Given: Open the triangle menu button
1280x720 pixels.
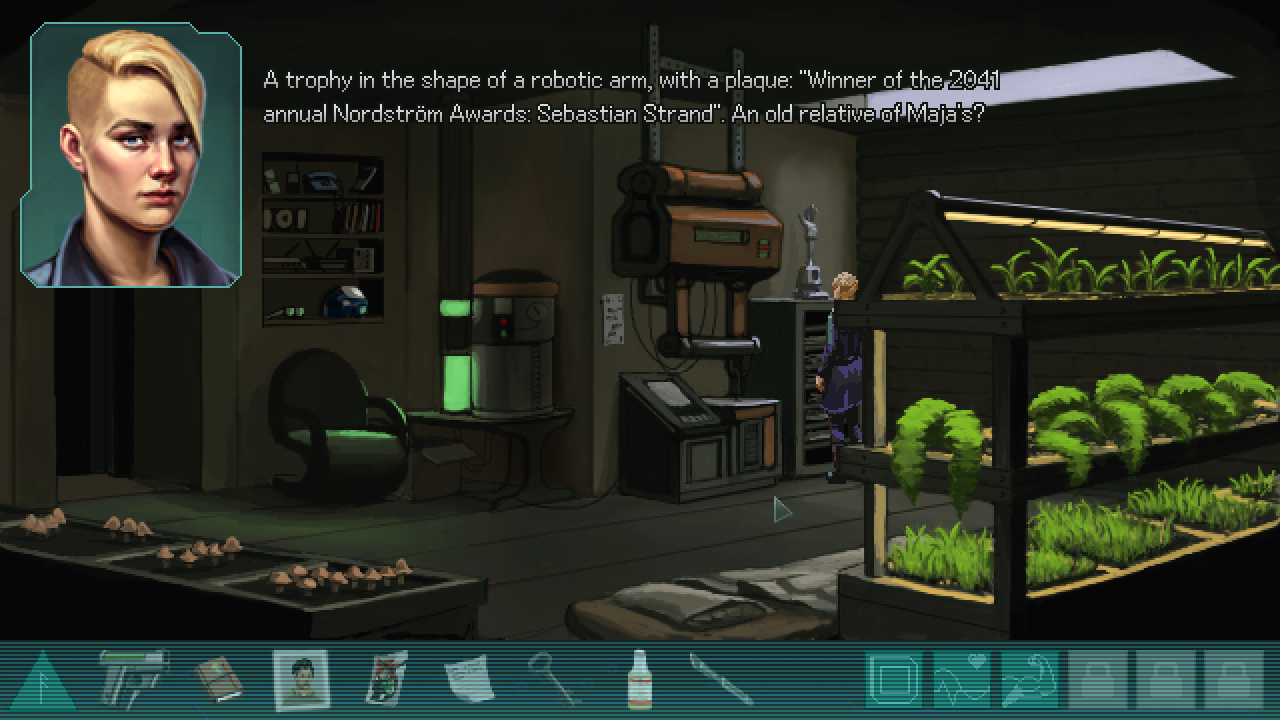Looking at the screenshot, I should pos(43,683).
